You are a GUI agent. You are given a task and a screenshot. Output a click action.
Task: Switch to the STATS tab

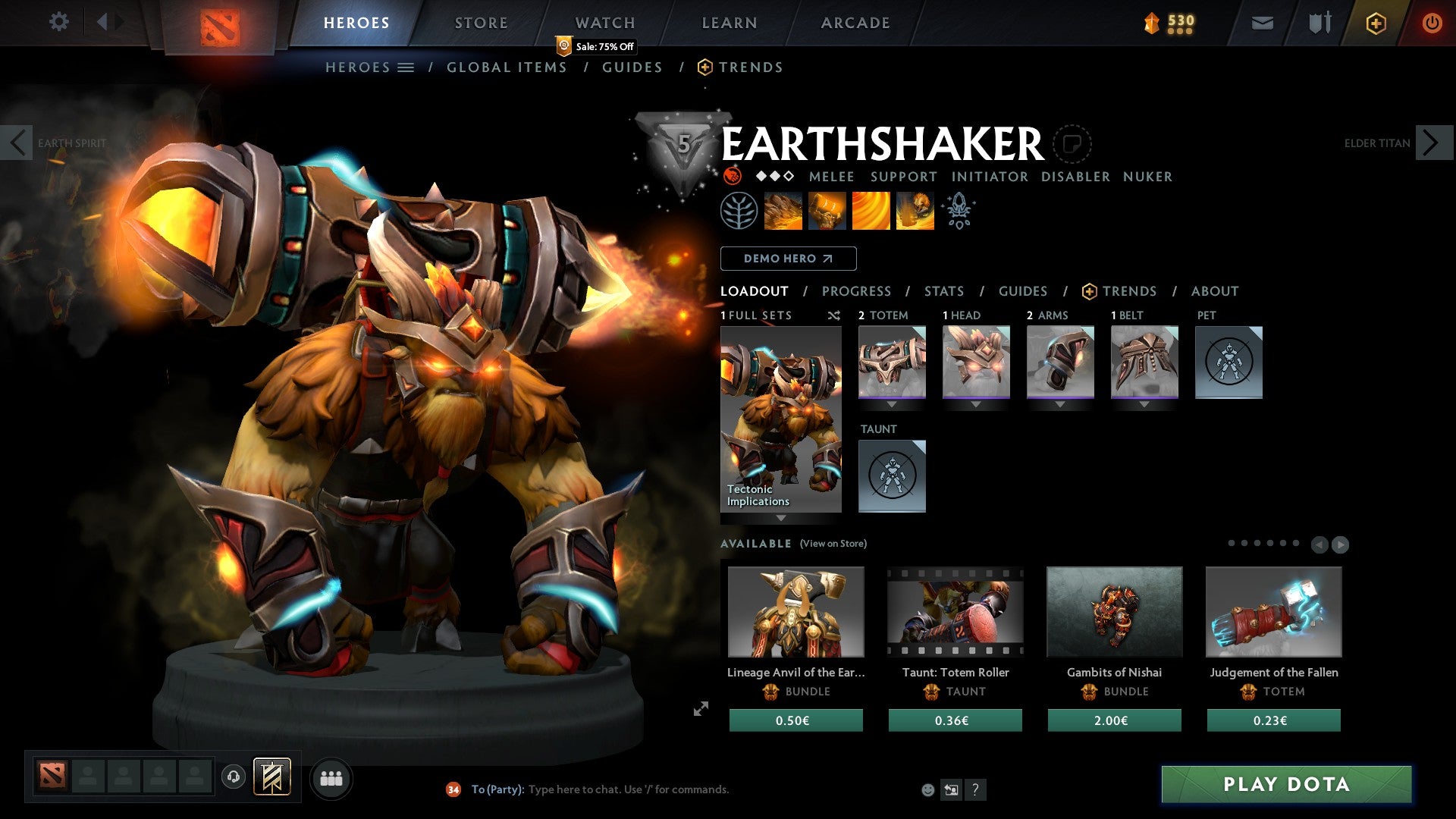coord(943,290)
